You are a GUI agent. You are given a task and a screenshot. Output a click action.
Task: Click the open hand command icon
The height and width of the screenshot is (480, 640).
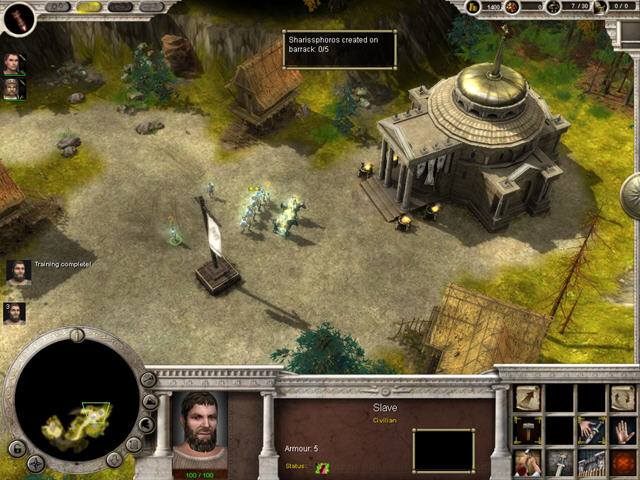point(623,430)
